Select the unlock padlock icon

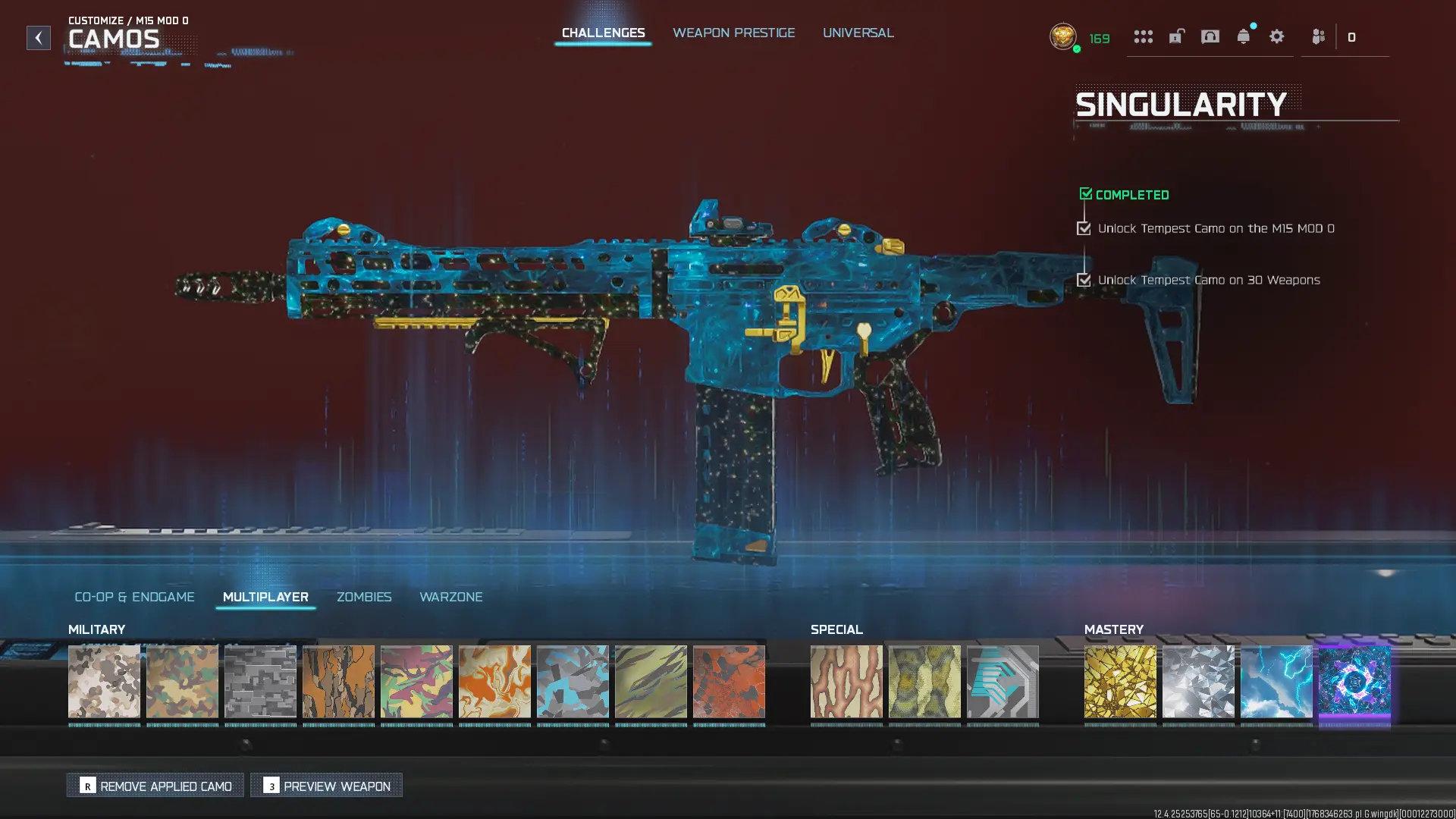(x=1176, y=36)
